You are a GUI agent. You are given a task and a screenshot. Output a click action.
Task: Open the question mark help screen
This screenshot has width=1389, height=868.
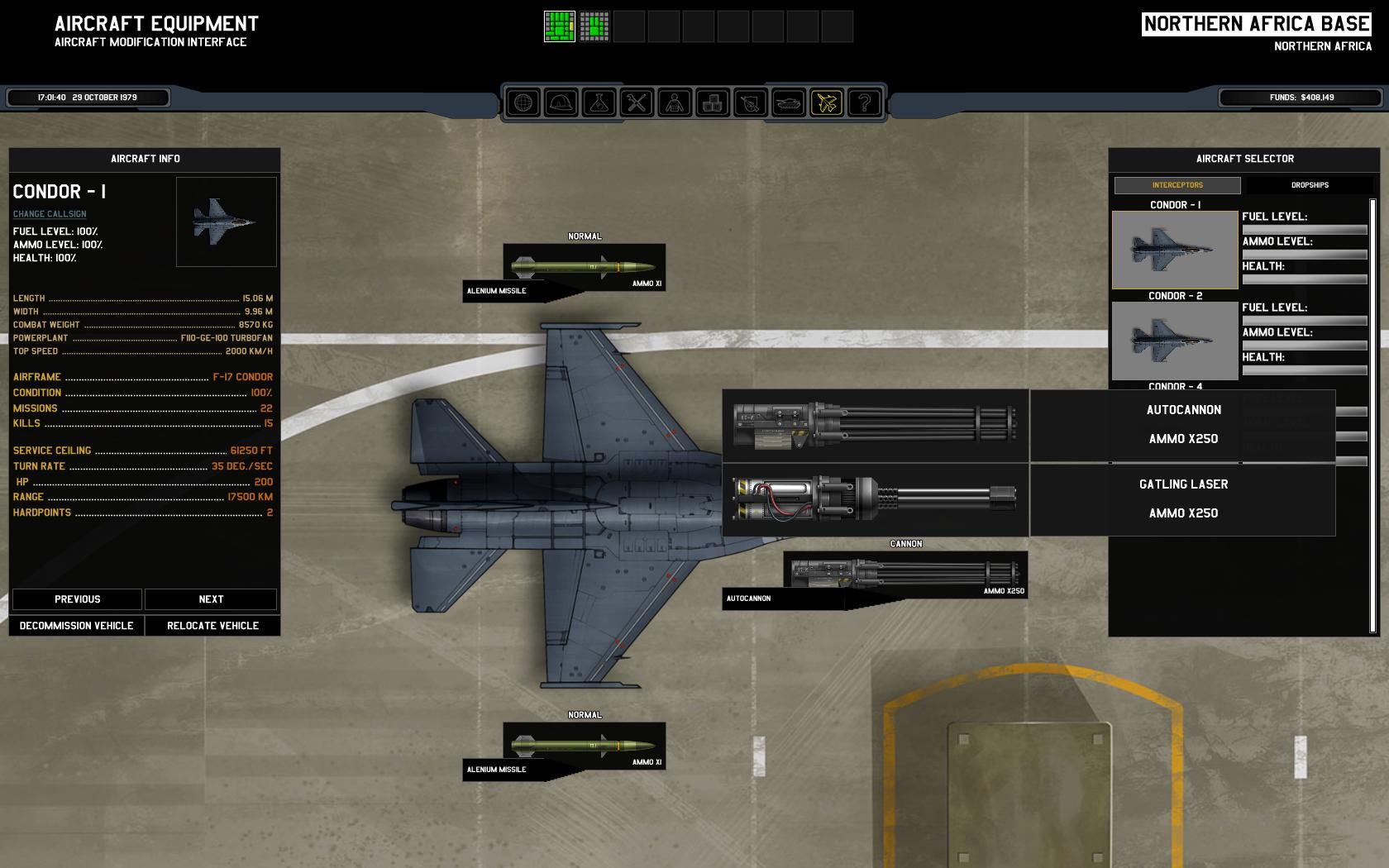865,103
